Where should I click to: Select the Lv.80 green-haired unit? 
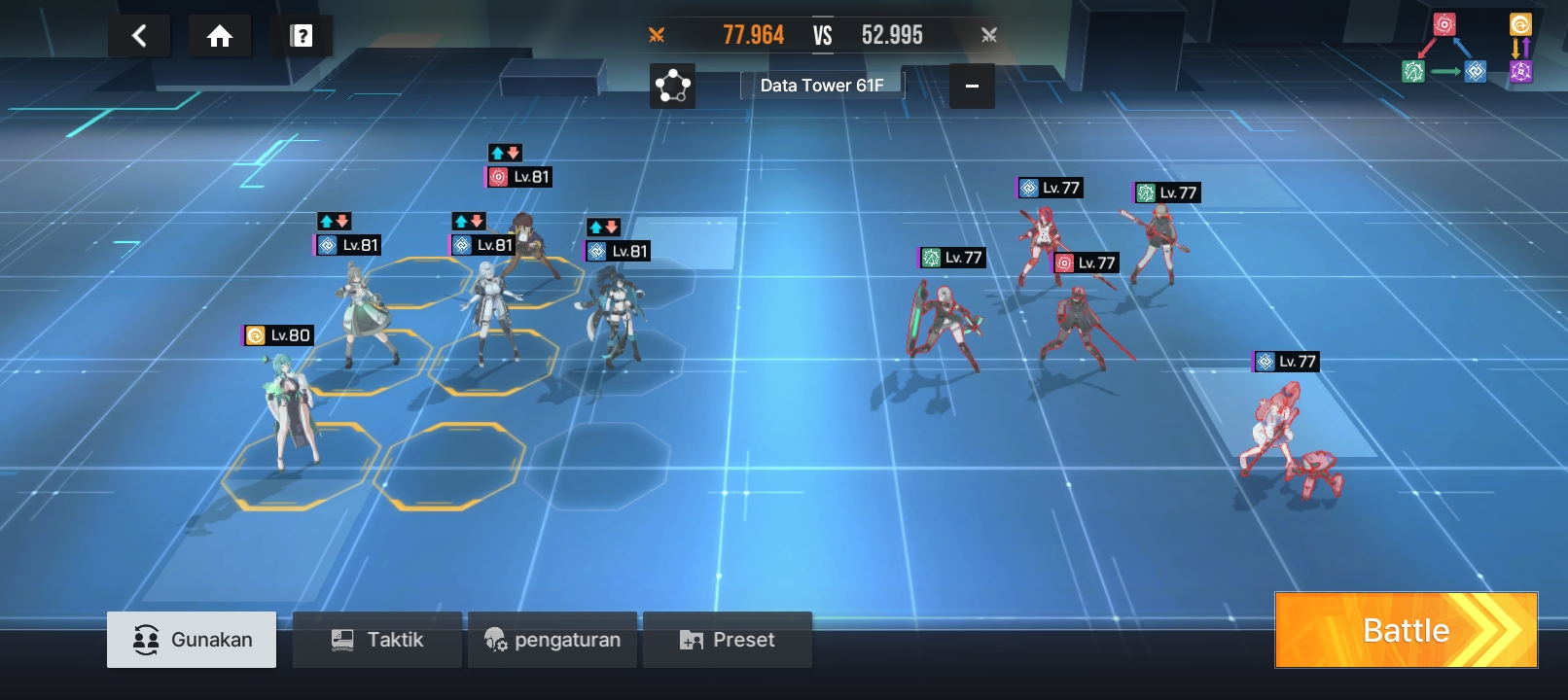click(x=290, y=408)
